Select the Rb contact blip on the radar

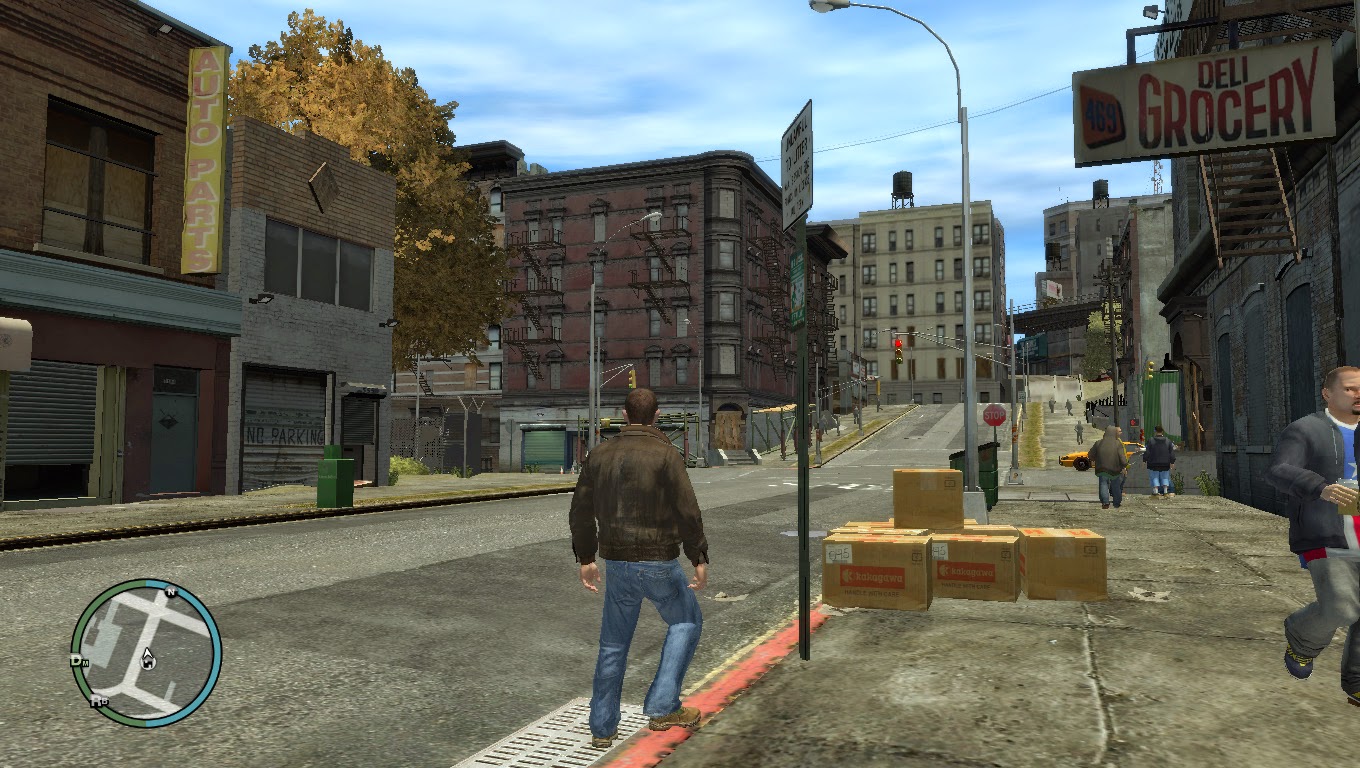click(x=100, y=700)
